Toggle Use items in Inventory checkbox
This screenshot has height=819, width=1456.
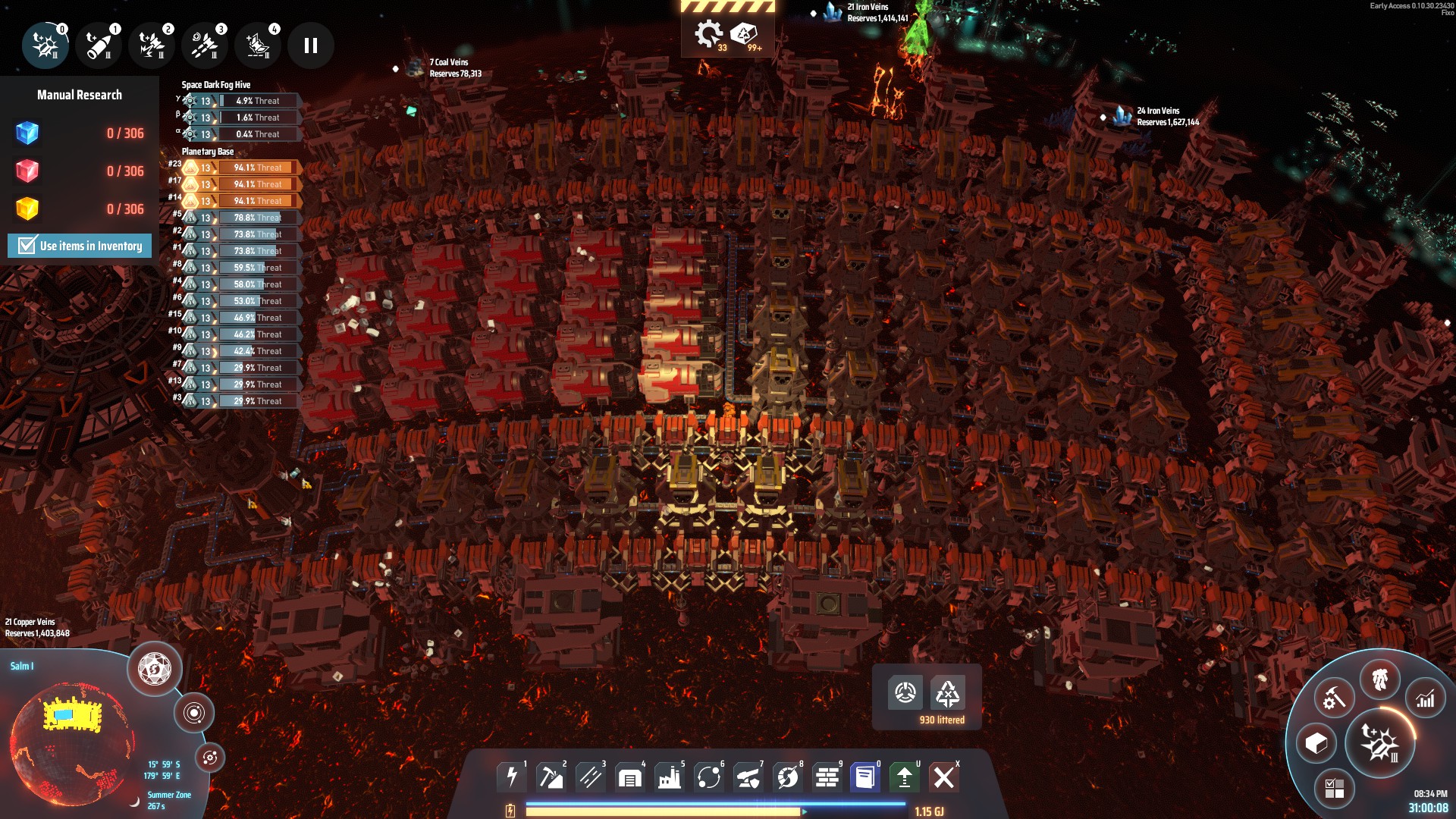[x=27, y=246]
